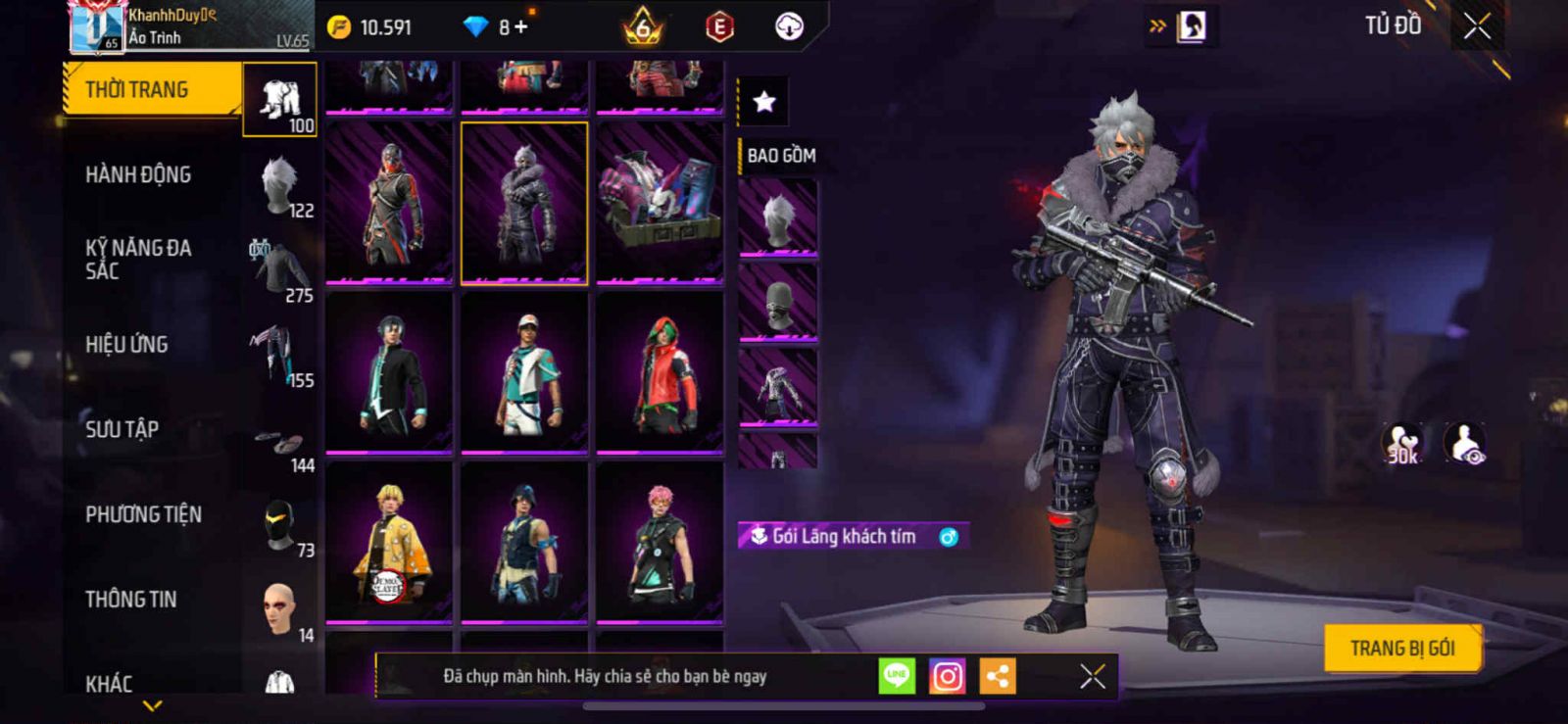Share screenshot via LINE
This screenshot has width=1568, height=724.
pos(896,676)
